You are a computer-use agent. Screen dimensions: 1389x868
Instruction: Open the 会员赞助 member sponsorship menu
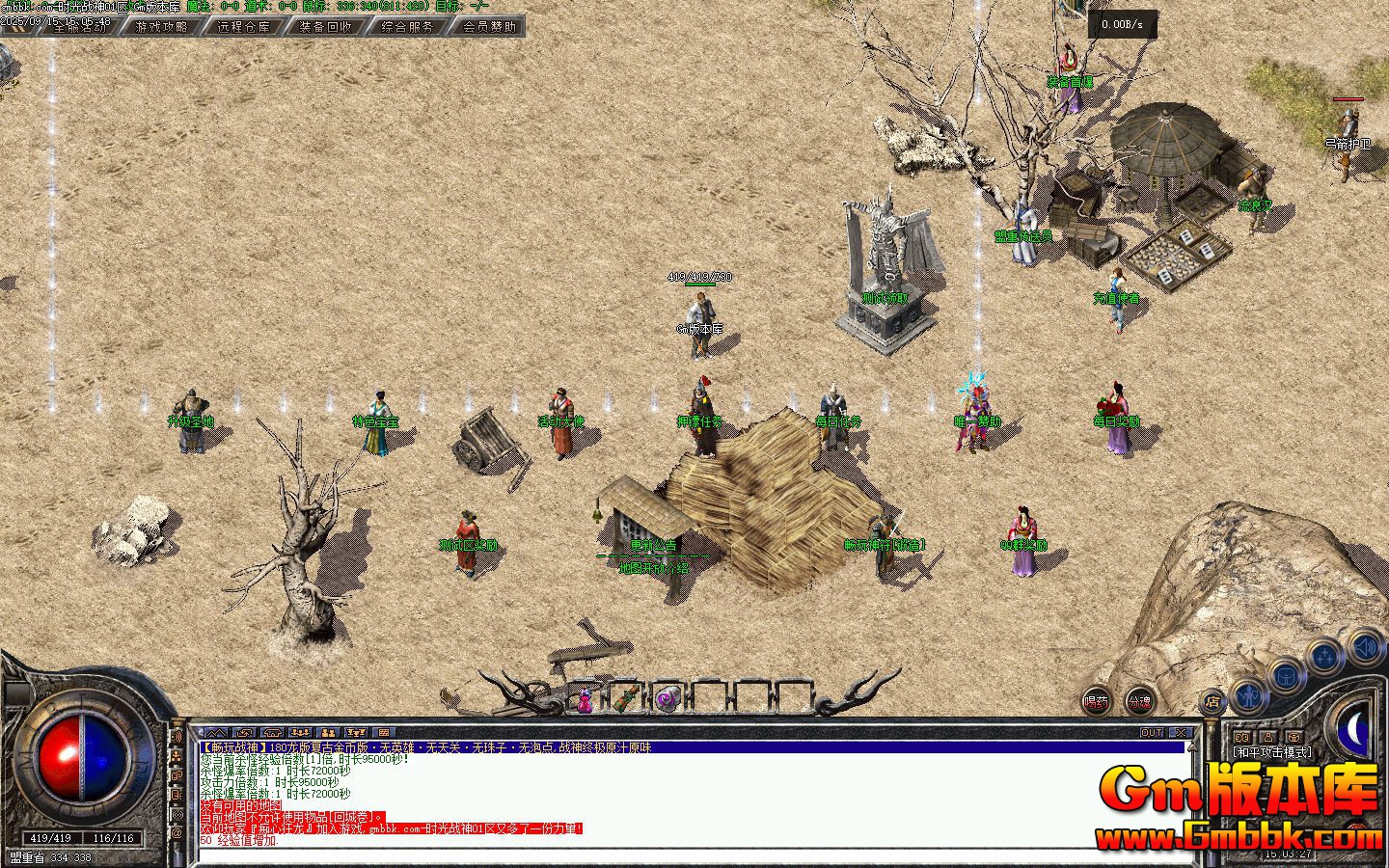(489, 27)
